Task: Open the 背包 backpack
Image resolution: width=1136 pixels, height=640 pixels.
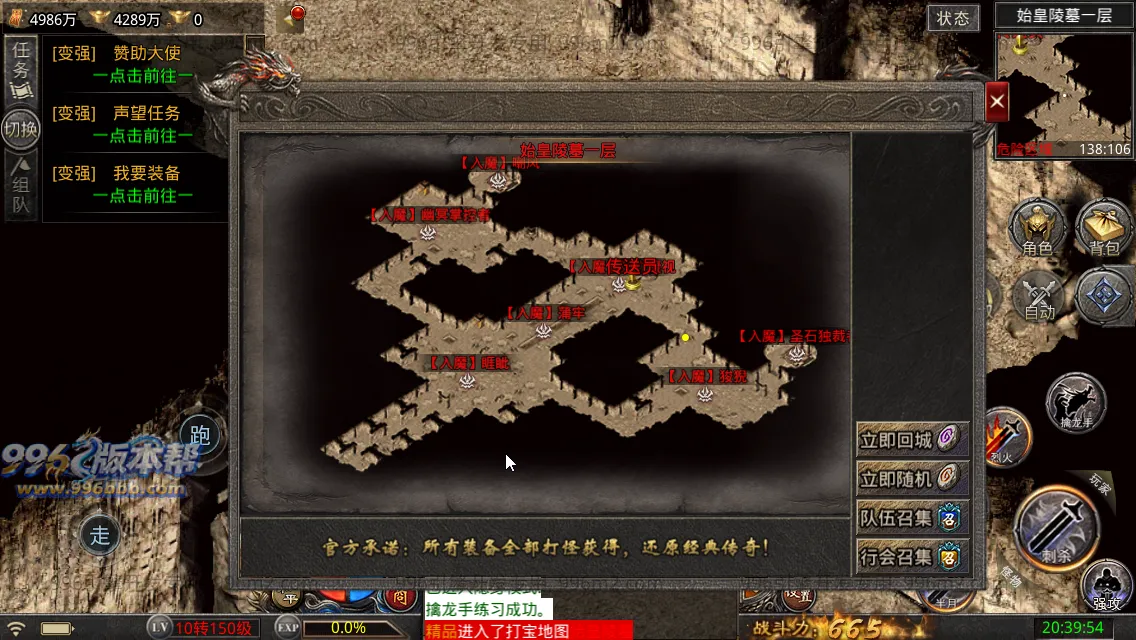Action: [1104, 227]
